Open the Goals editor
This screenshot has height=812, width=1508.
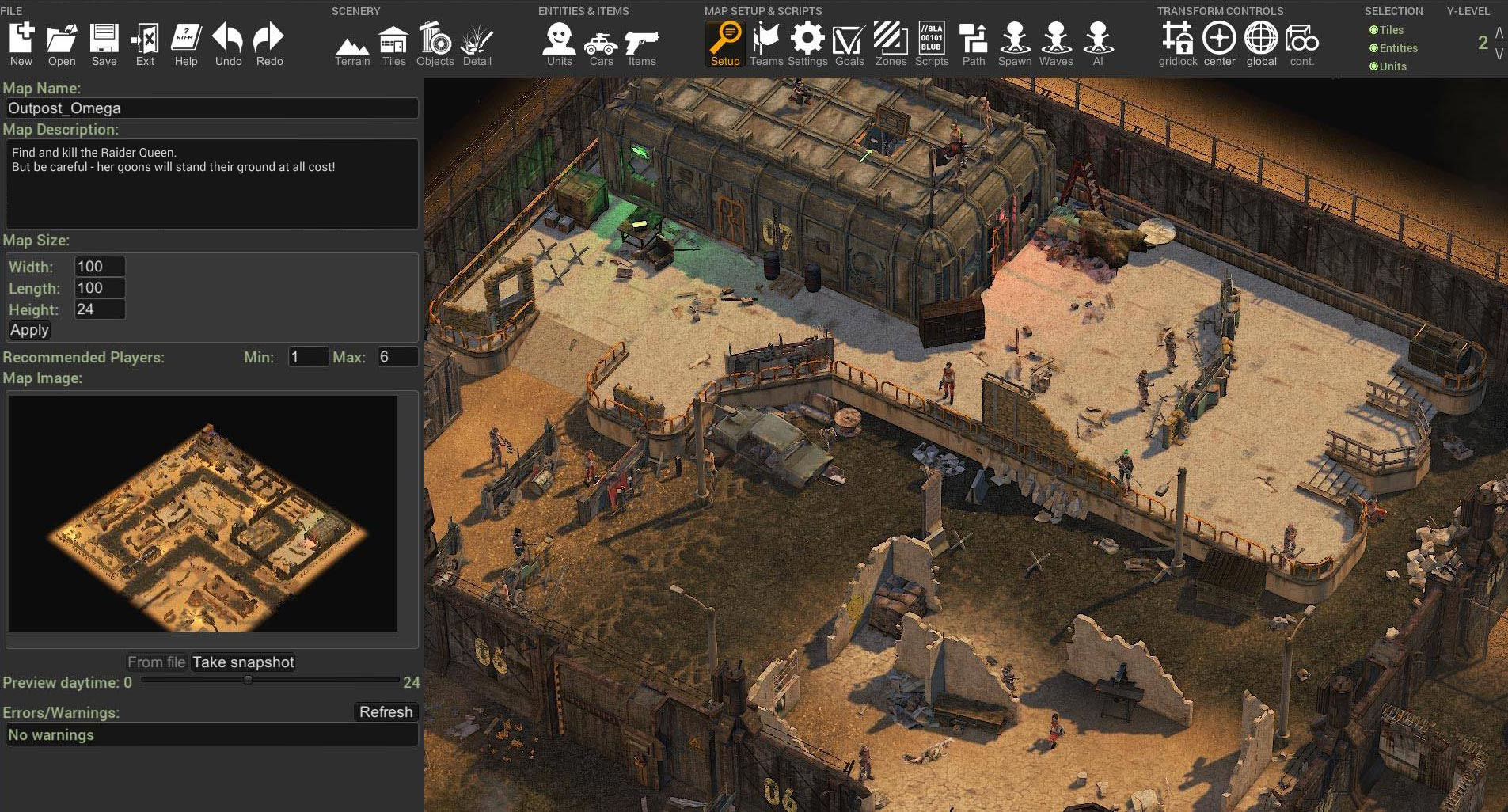click(849, 44)
